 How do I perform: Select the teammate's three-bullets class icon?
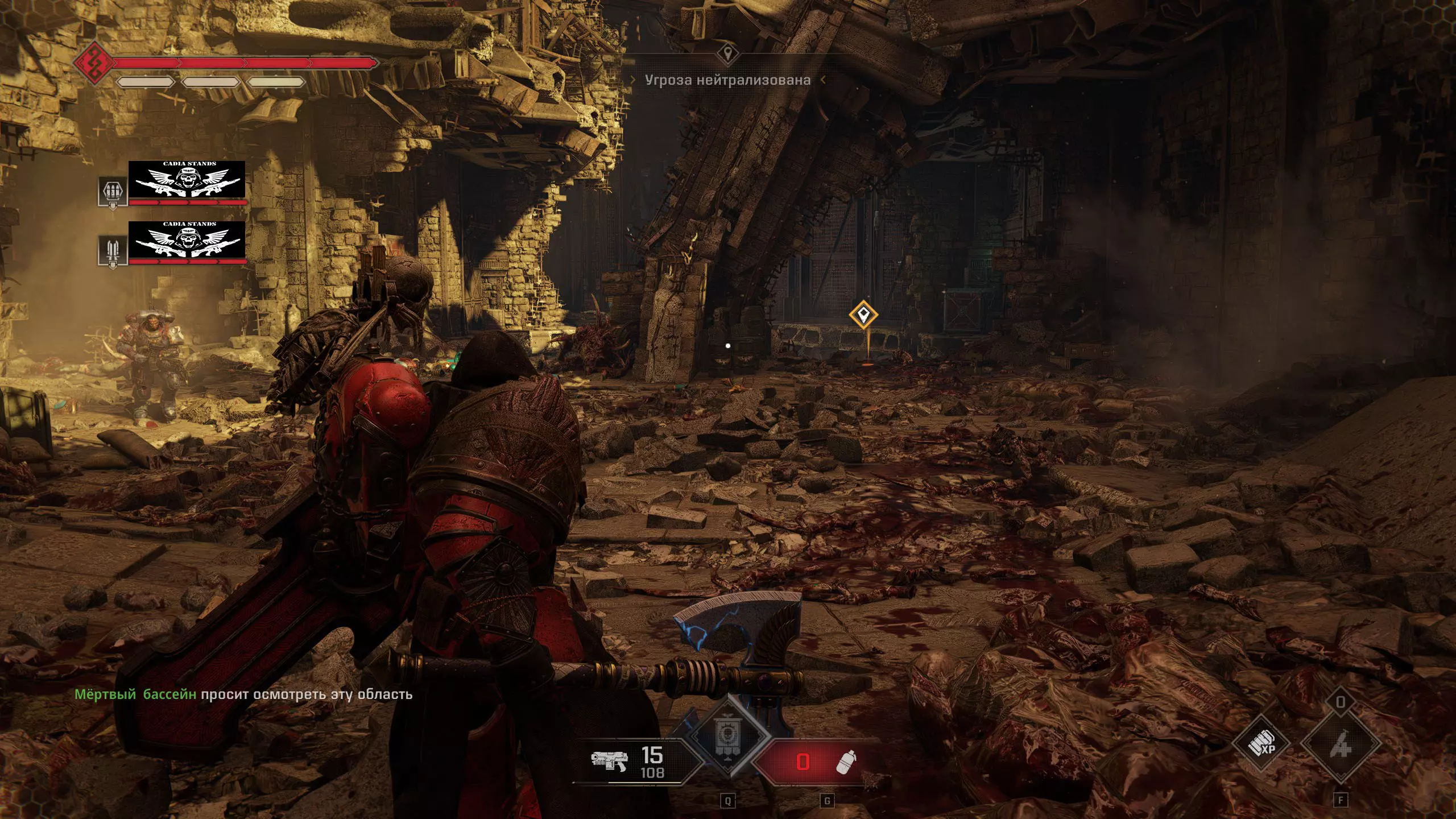coord(113,191)
